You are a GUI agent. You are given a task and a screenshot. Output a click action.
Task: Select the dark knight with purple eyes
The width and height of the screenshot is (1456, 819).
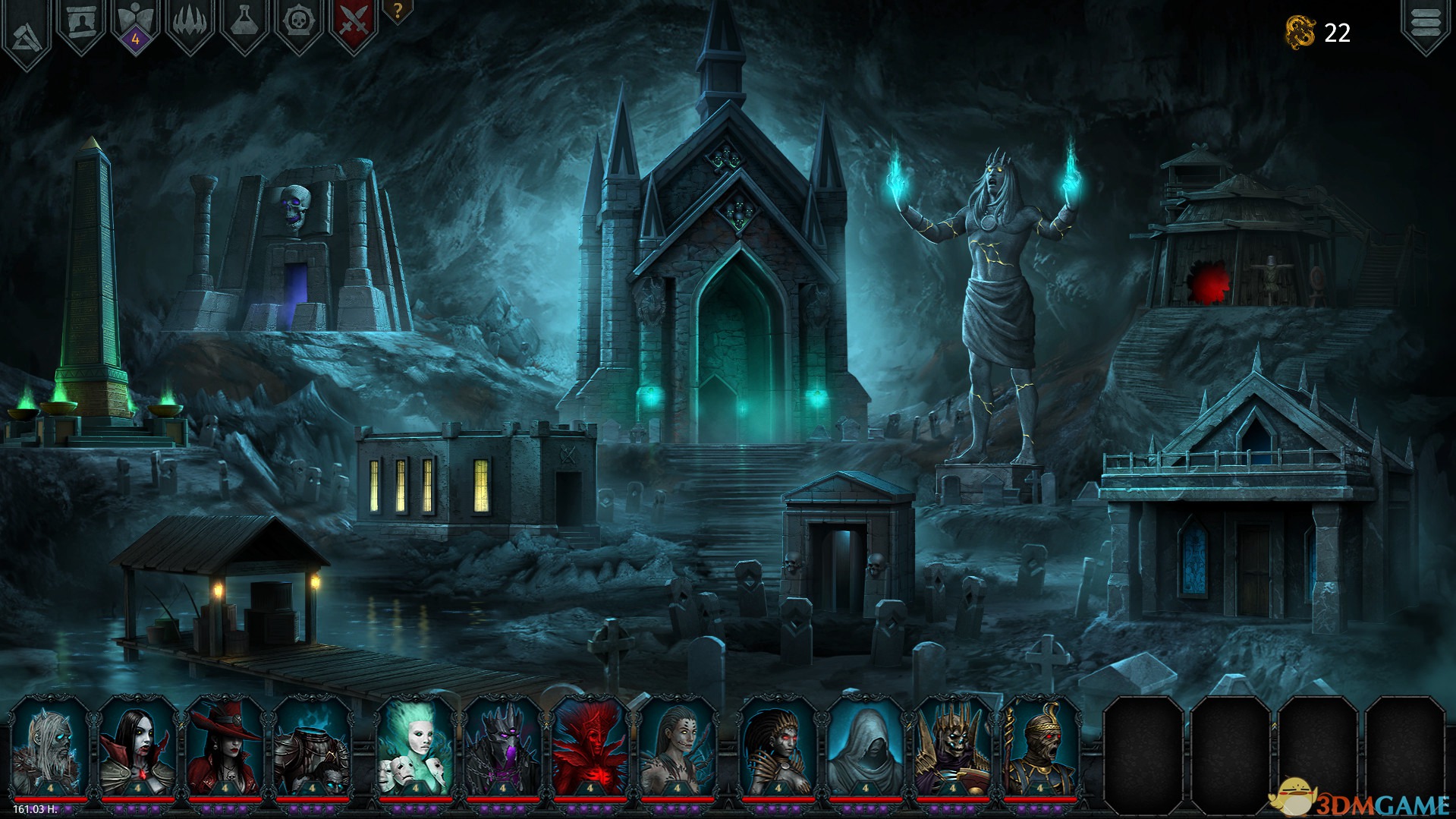coord(502,746)
